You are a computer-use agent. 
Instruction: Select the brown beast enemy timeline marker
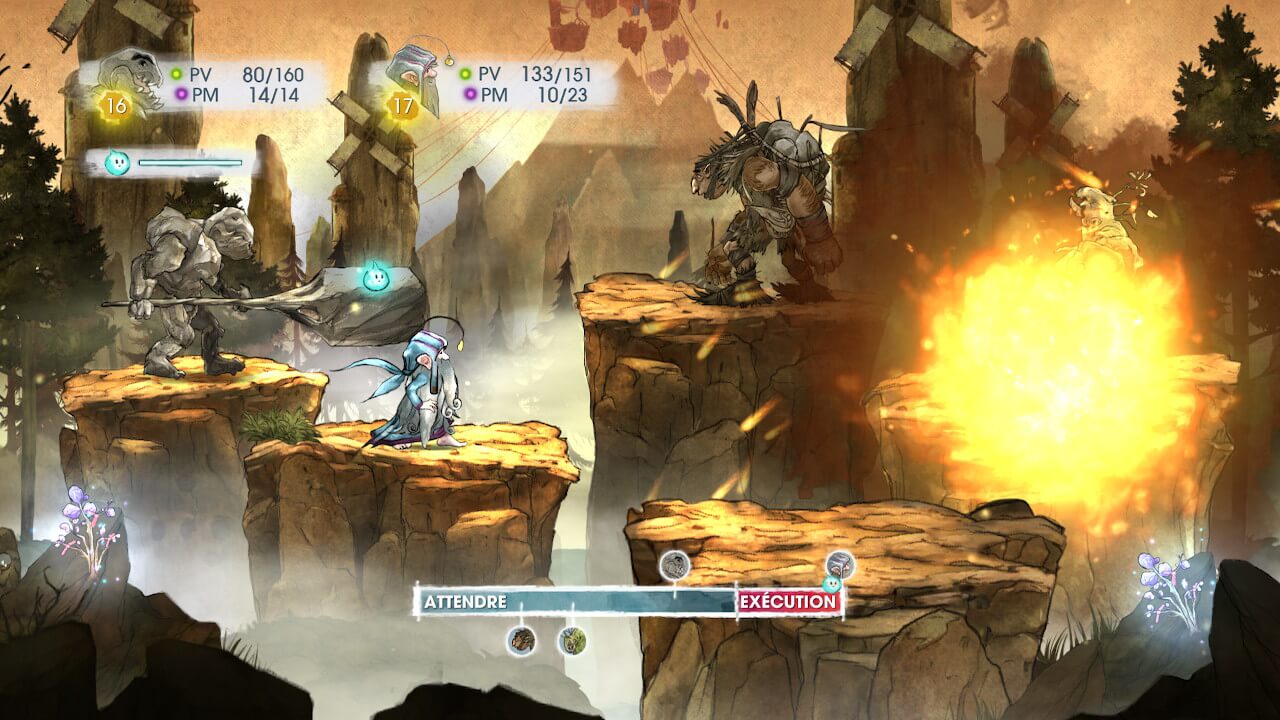click(x=520, y=640)
